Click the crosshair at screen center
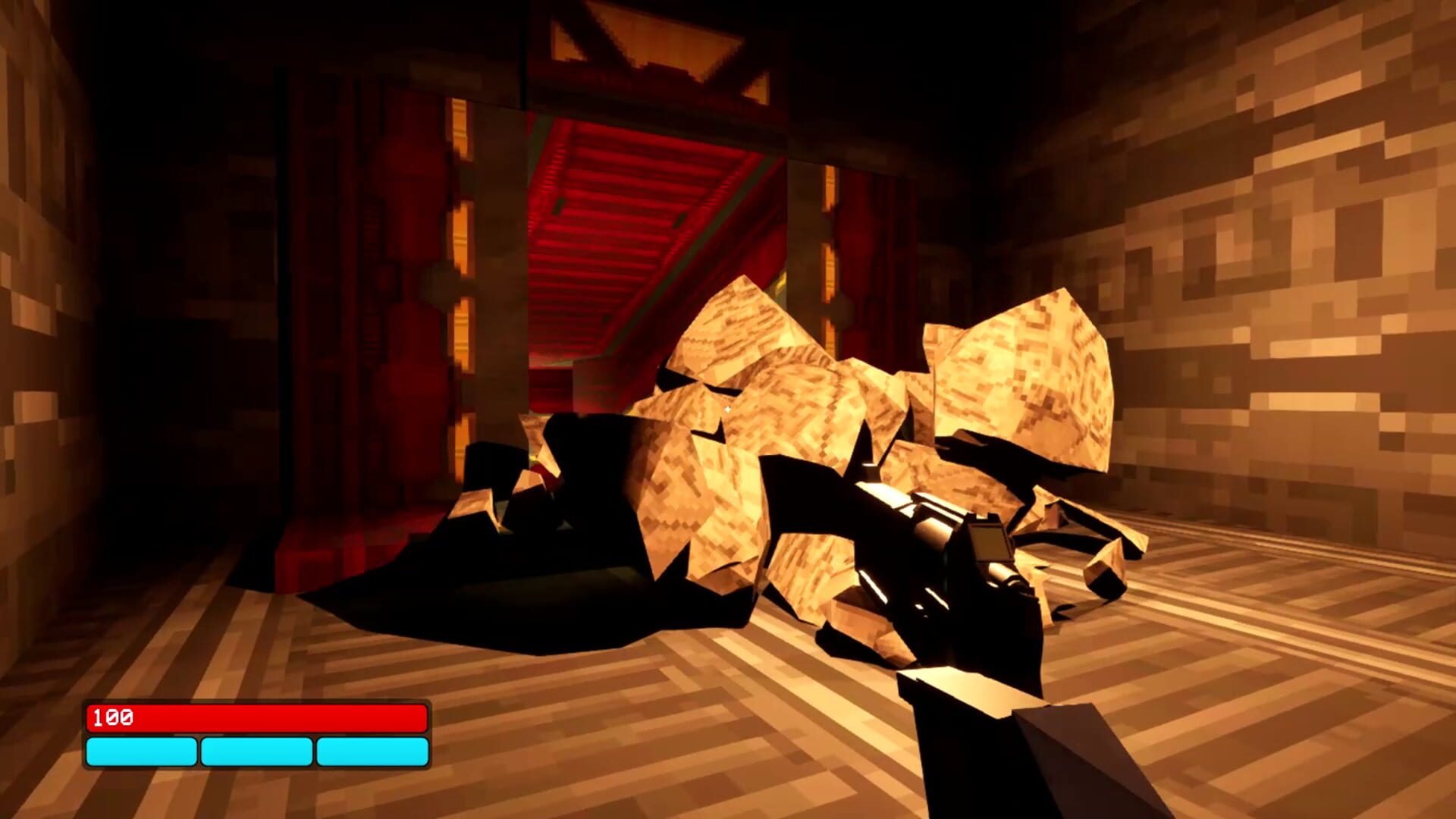This screenshot has width=1456, height=819. pyautogui.click(x=726, y=409)
